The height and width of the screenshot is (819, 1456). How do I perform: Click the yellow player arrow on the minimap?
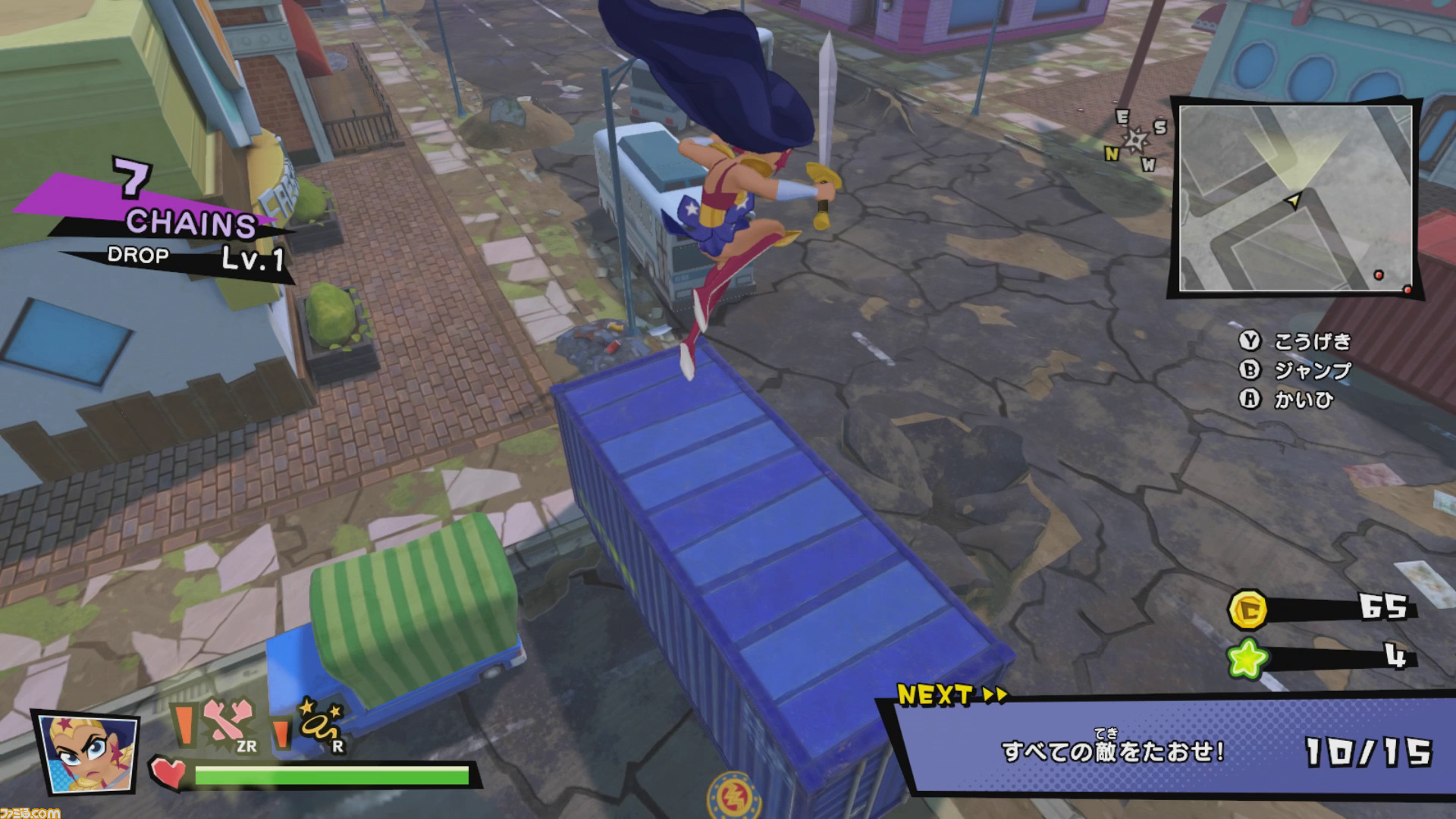click(x=1293, y=200)
